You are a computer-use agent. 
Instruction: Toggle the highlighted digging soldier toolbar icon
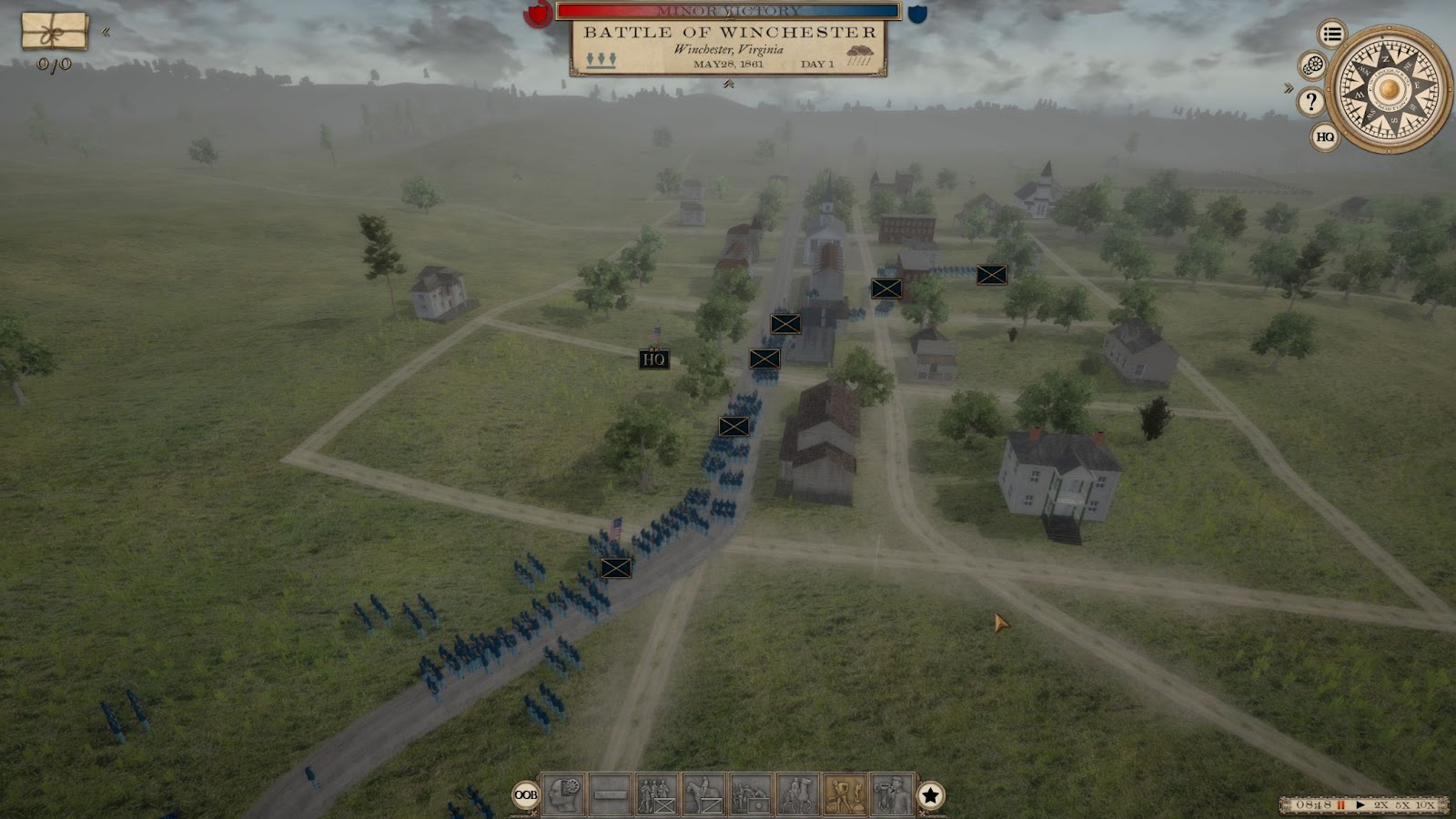844,795
